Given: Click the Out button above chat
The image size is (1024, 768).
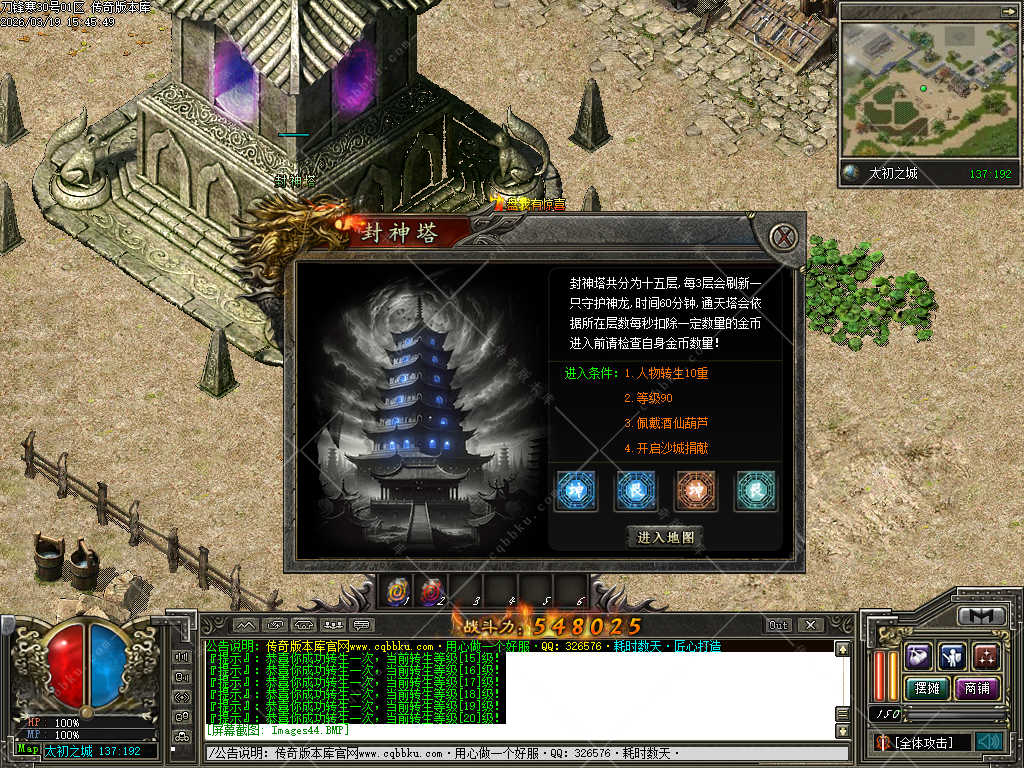Looking at the screenshot, I should point(778,625).
